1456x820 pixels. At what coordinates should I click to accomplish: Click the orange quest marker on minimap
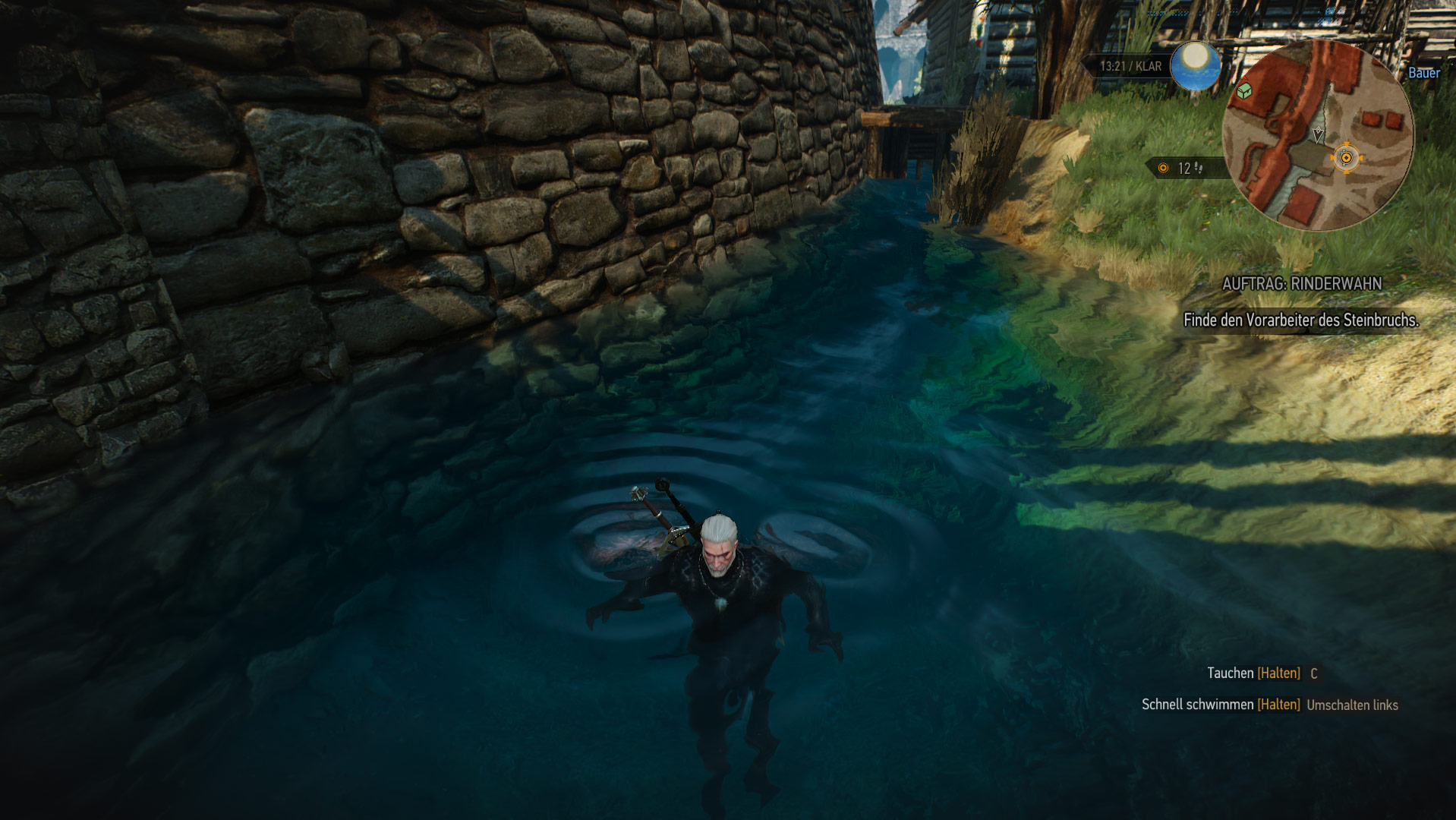[1346, 158]
